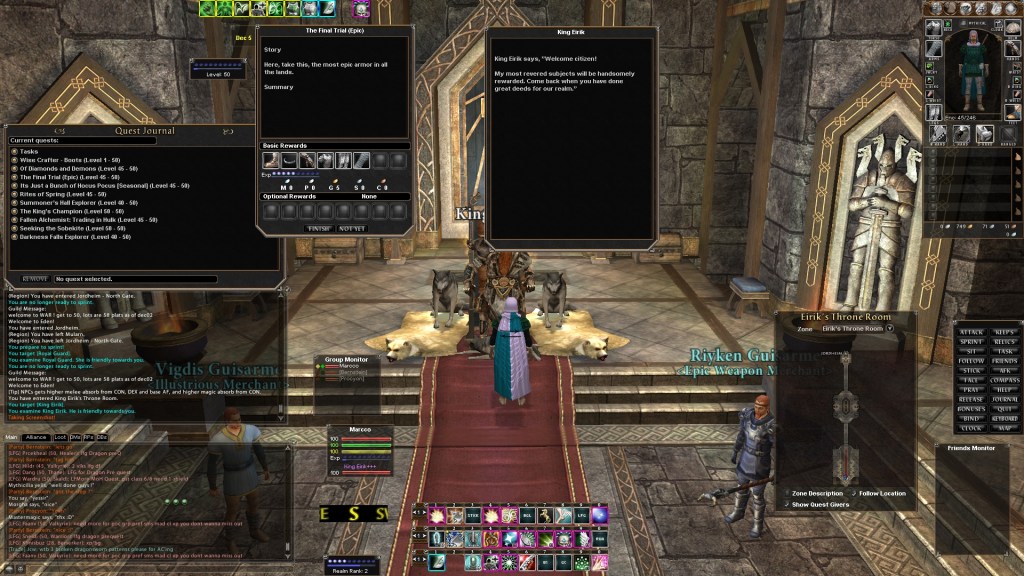Open the zone dropdown for Eirik's Throne Room
1024x576 pixels.
point(889,328)
